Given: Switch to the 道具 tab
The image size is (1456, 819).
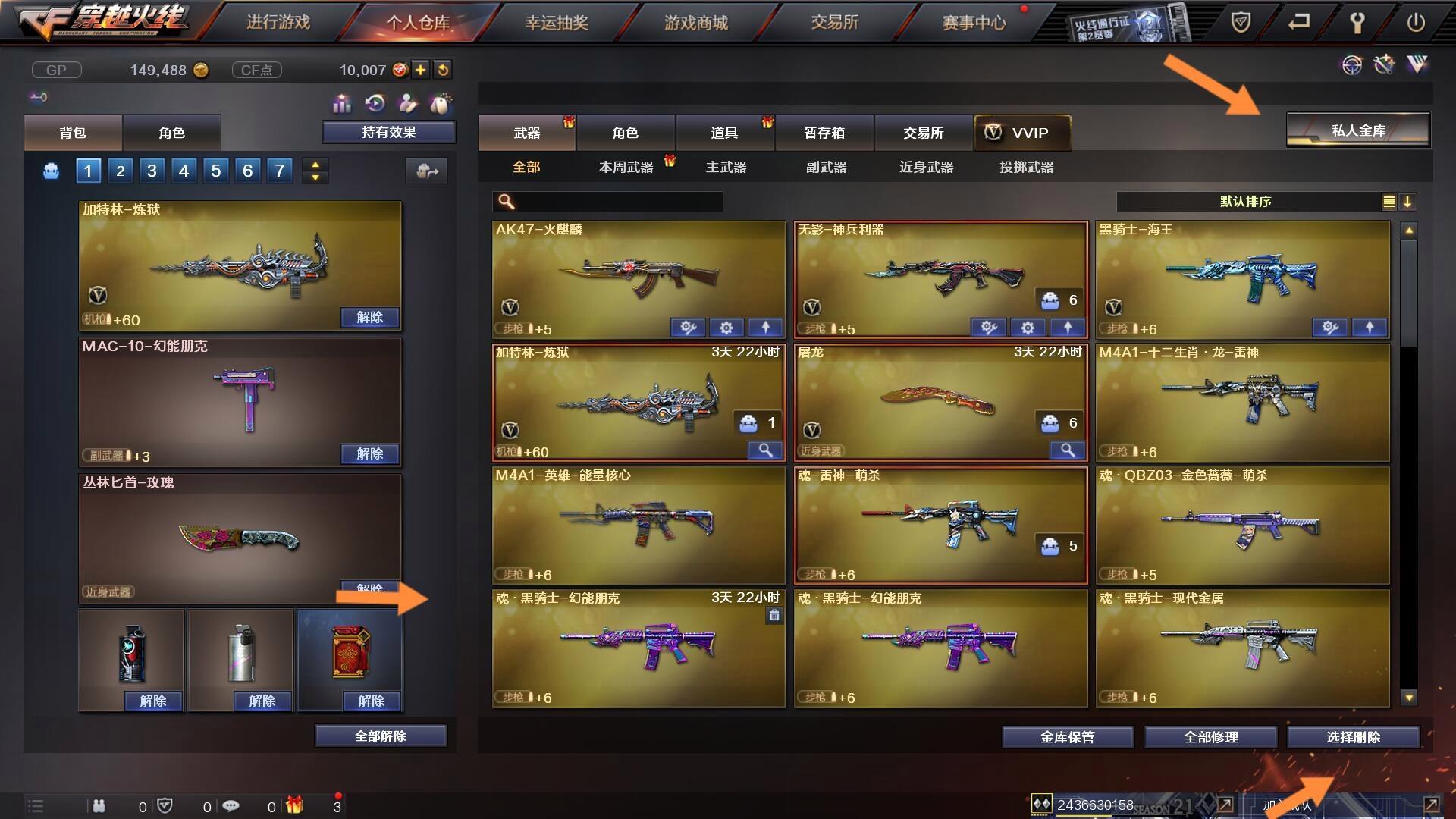Looking at the screenshot, I should [725, 133].
